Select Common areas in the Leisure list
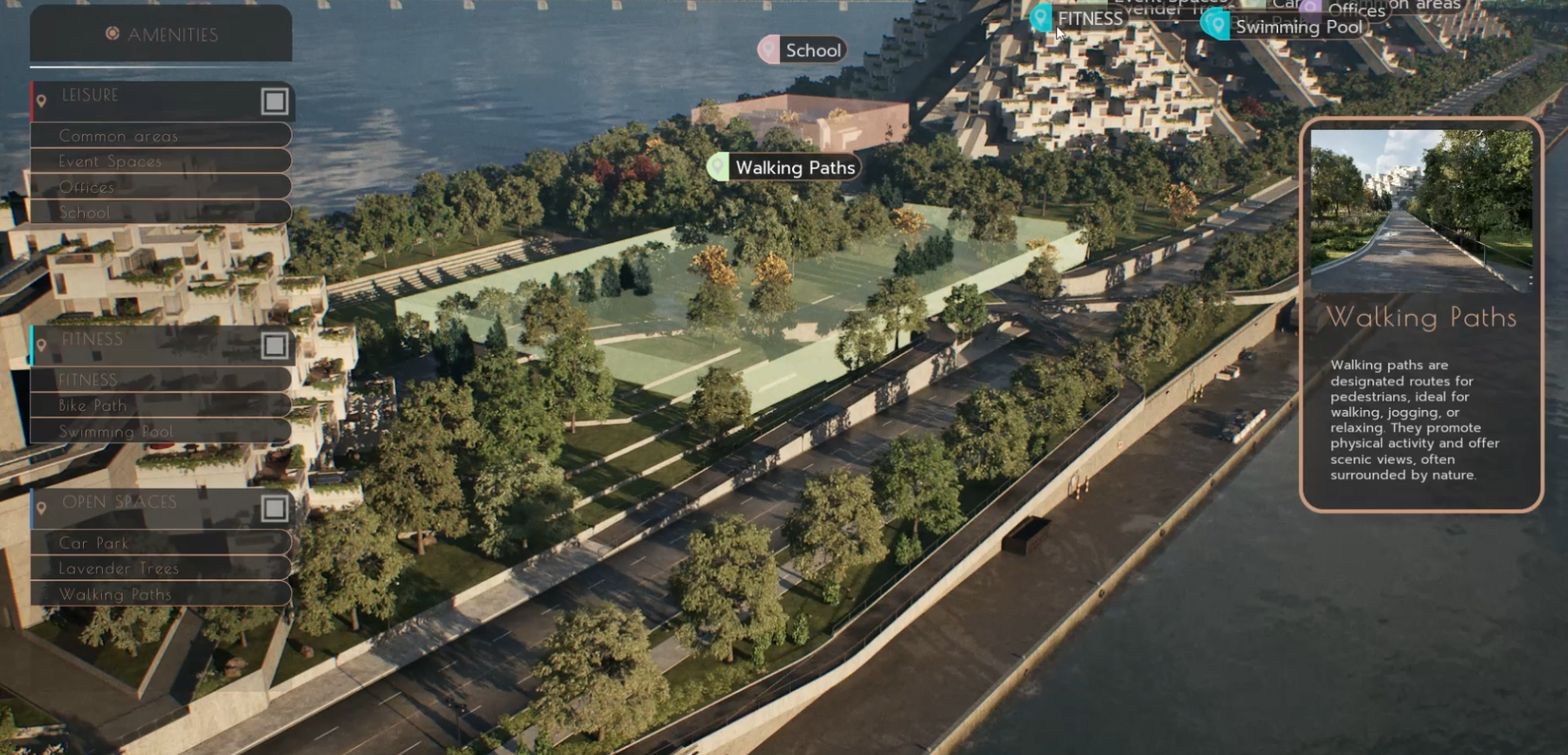Screen dimensions: 1568x755 pyautogui.click(x=161, y=136)
